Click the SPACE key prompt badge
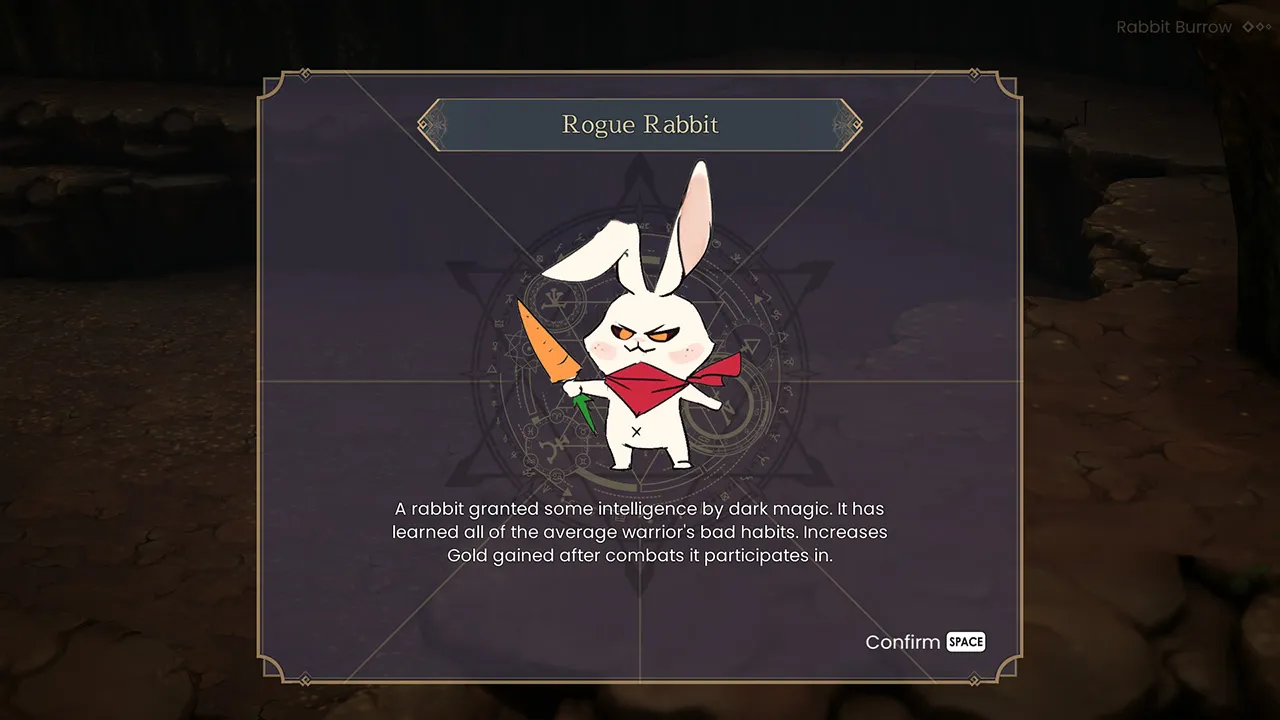The height and width of the screenshot is (720, 1280). 966,642
